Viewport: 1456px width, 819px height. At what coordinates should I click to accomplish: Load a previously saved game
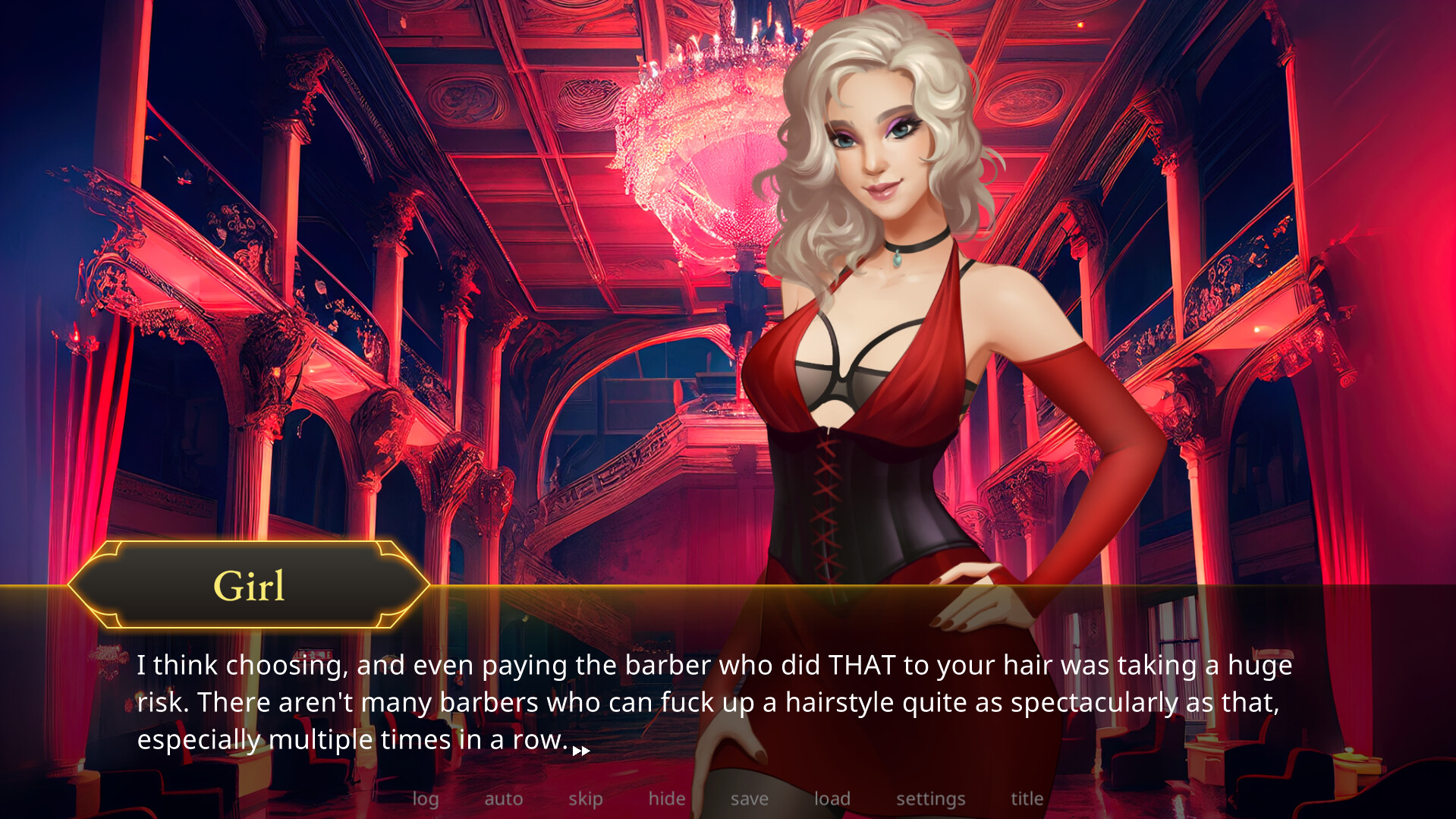pos(832,799)
